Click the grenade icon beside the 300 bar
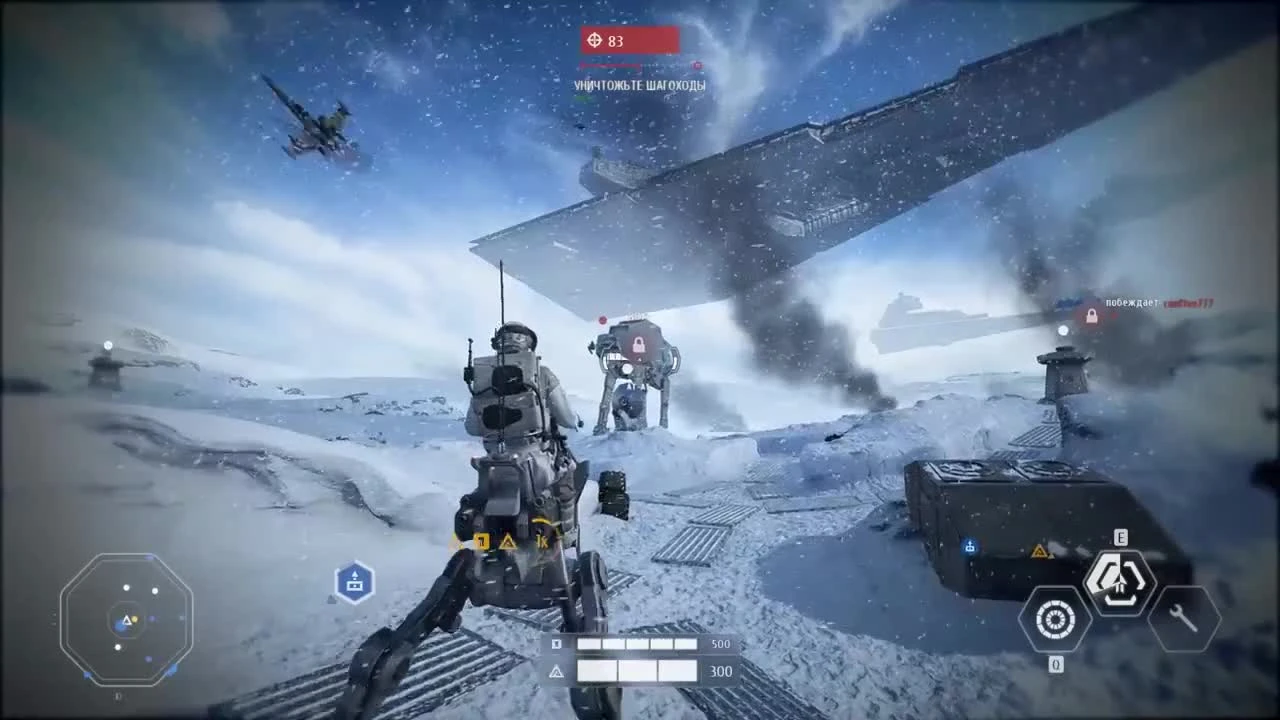 click(557, 671)
